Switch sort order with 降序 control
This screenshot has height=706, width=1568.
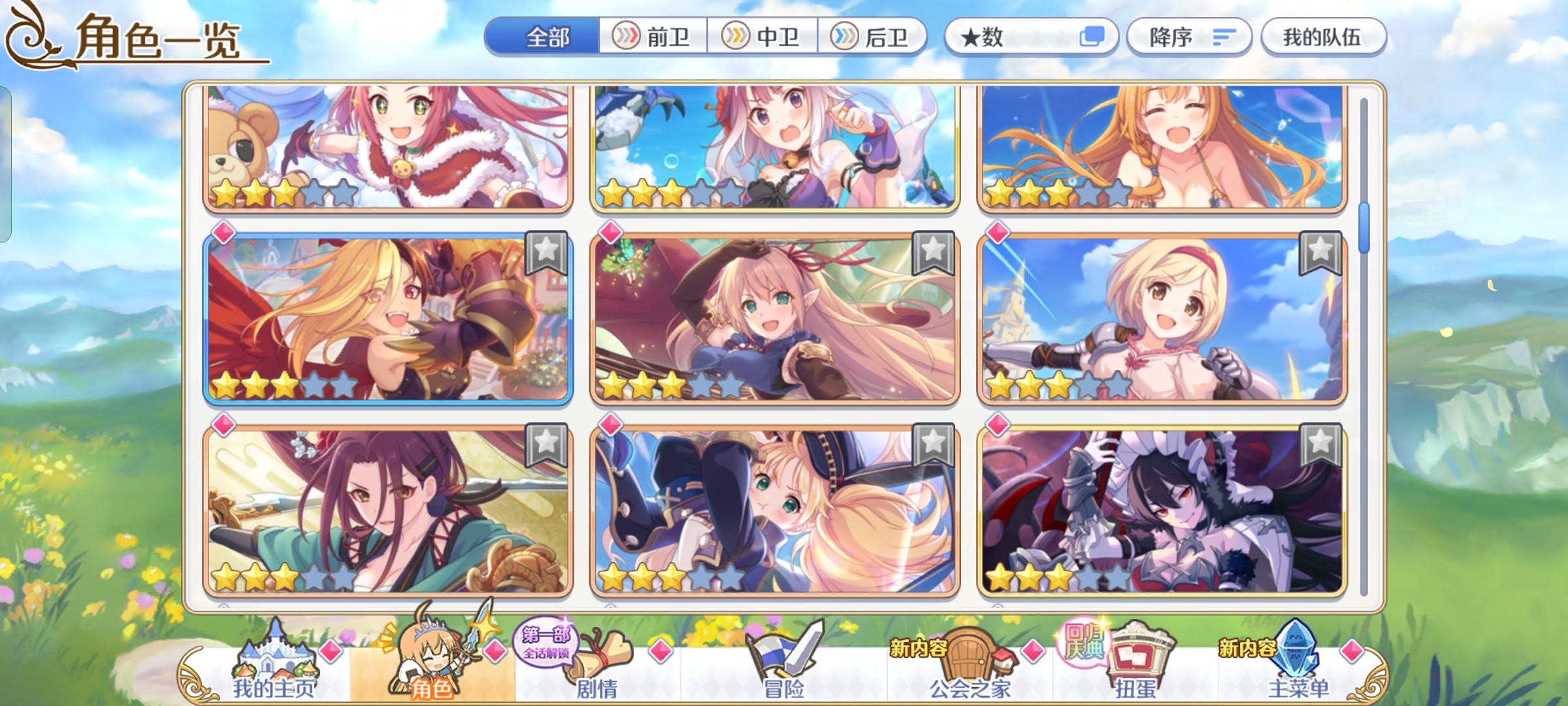point(1189,37)
